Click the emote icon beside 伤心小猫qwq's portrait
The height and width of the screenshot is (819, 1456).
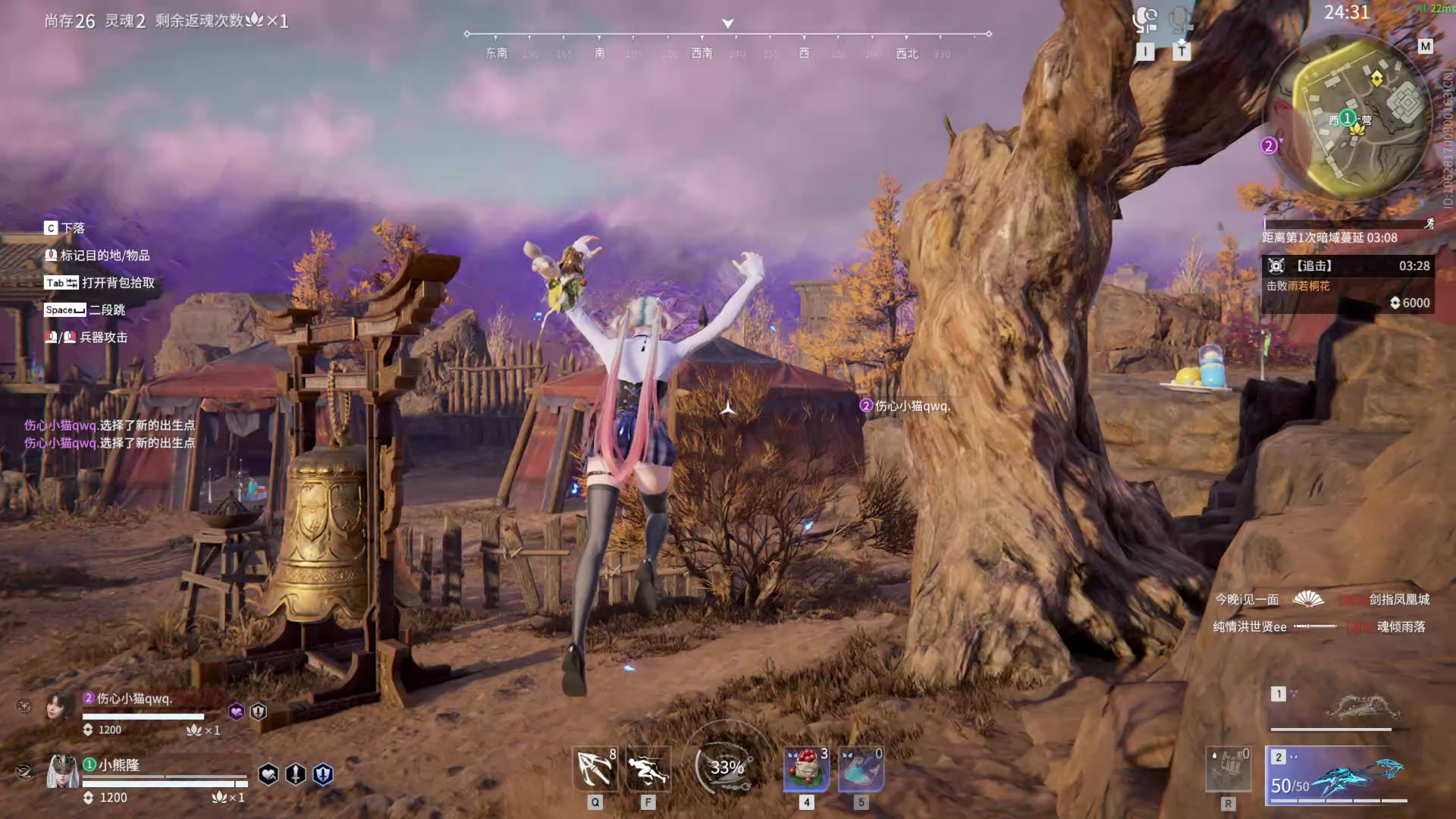(24, 707)
